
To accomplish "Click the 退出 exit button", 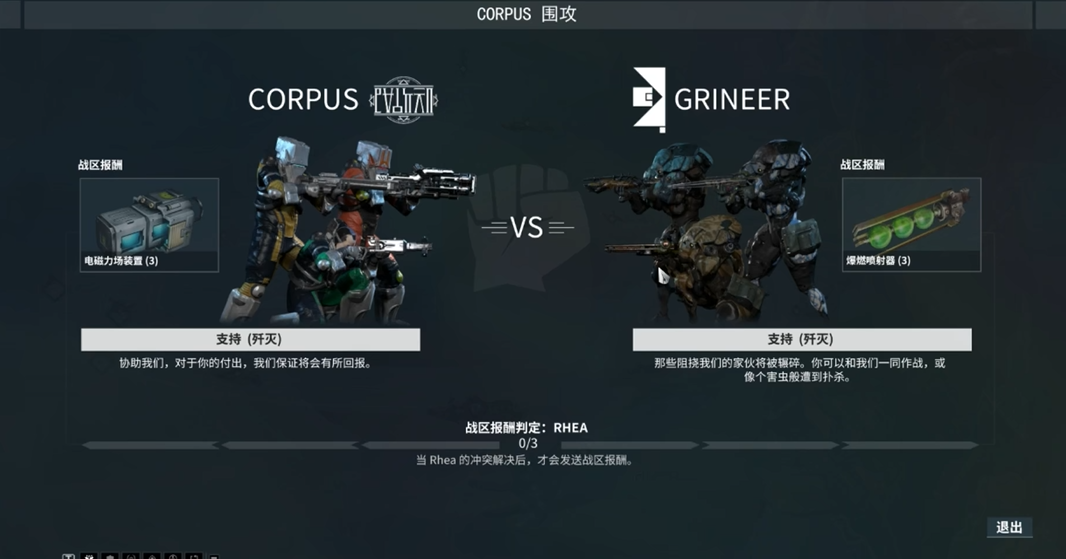I will (x=1009, y=528).
